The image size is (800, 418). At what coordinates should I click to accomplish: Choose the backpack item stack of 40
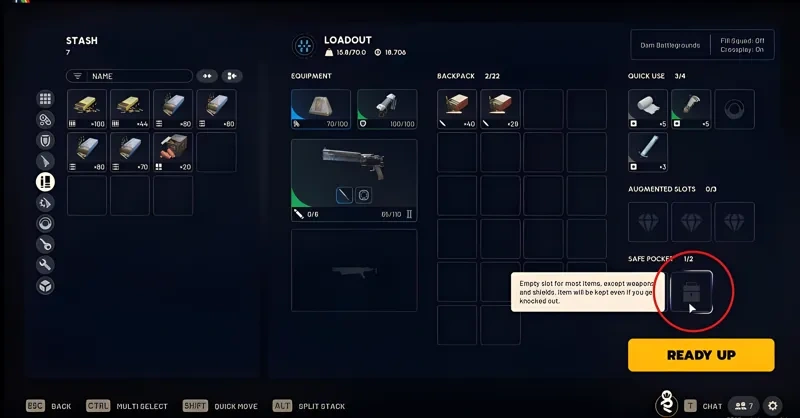point(458,109)
